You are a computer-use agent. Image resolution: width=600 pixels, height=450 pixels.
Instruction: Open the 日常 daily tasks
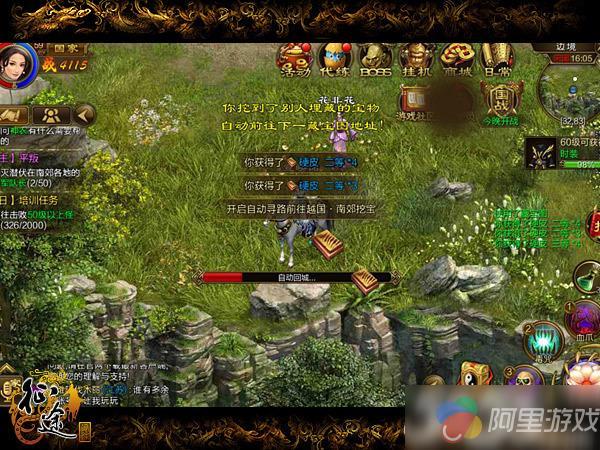(497, 58)
